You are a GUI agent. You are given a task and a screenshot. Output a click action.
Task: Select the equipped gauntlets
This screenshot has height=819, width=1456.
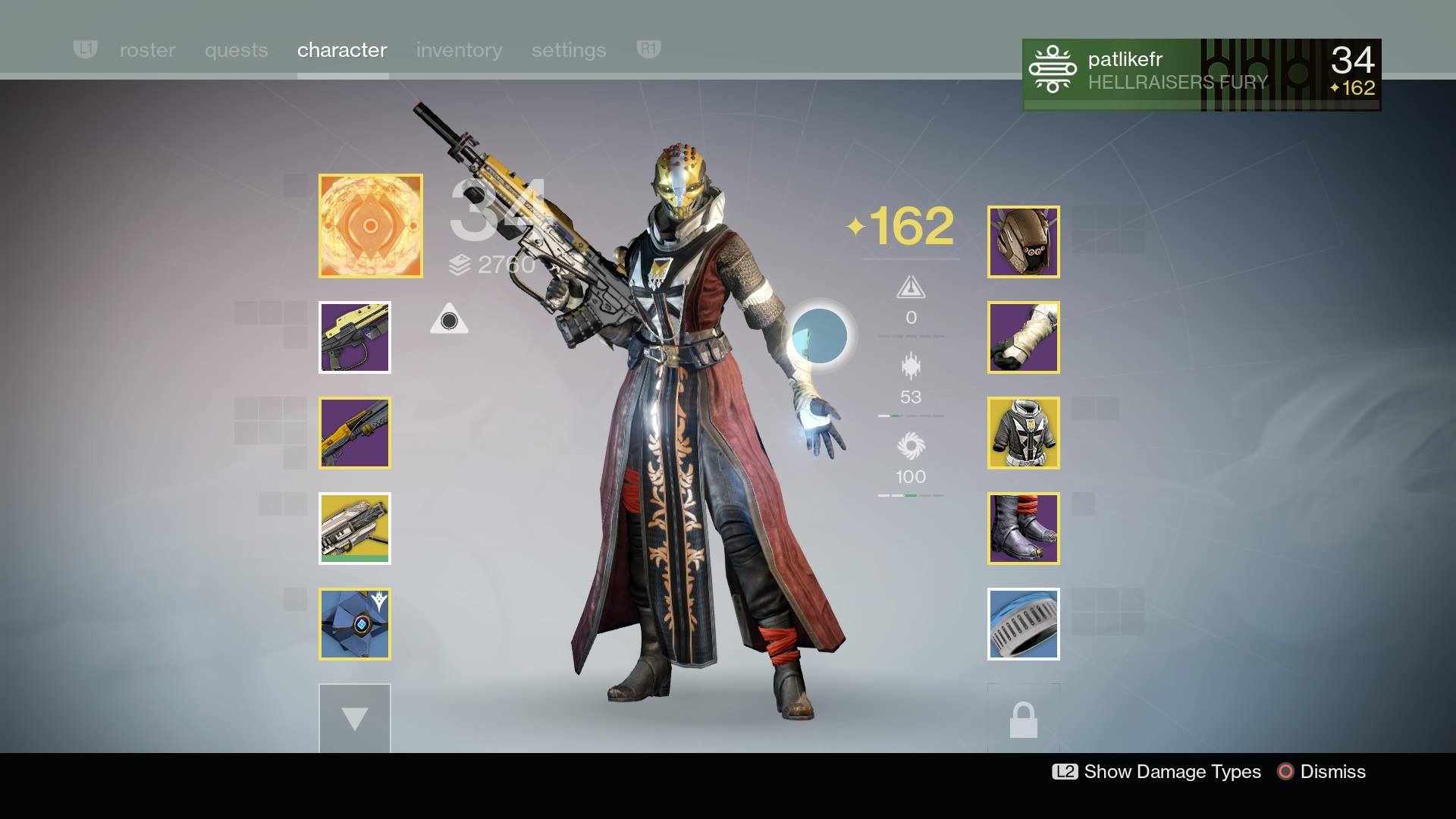click(1023, 337)
